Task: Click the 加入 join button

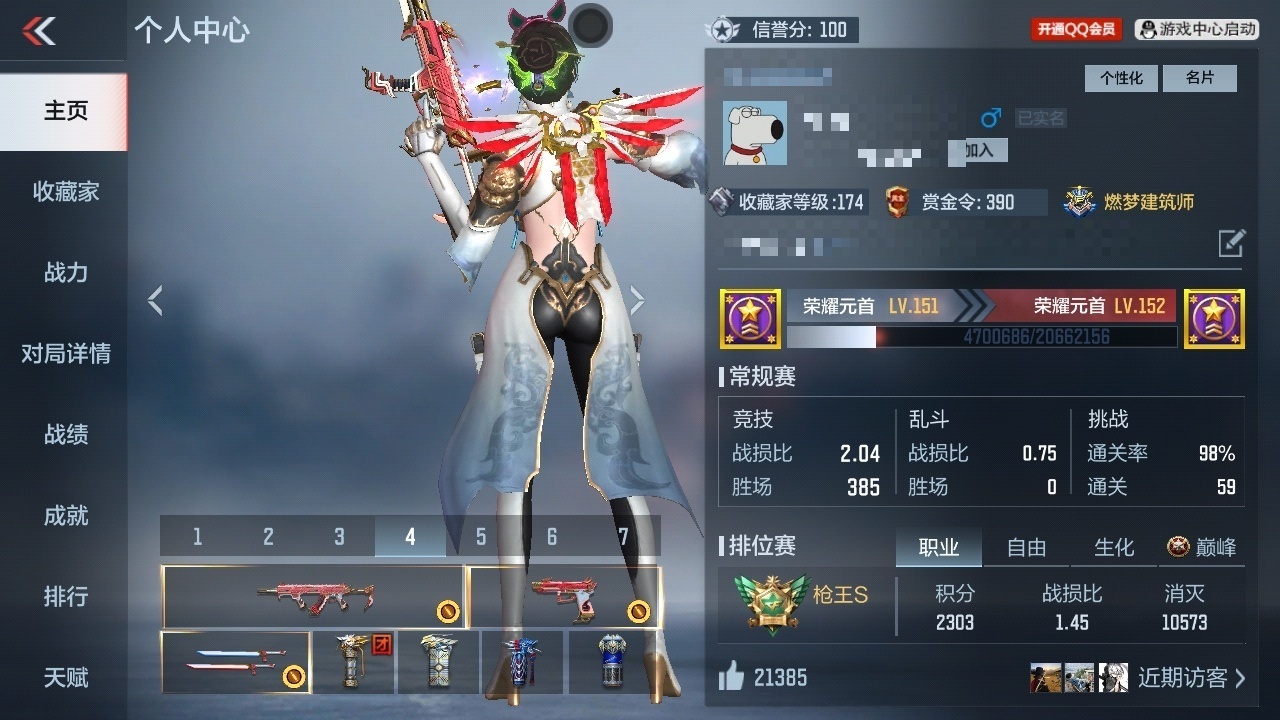Action: click(977, 151)
